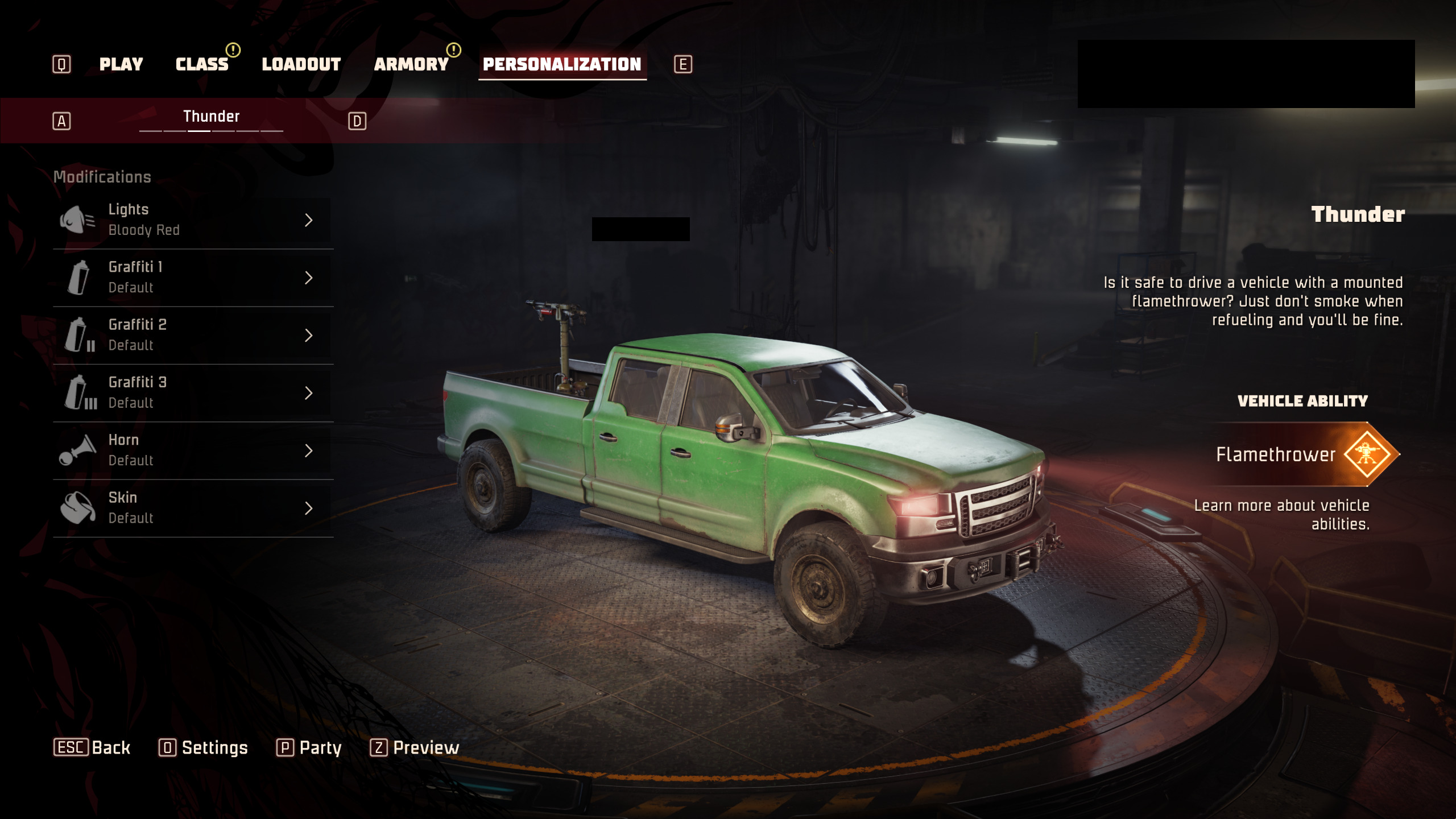The image size is (1456, 819).
Task: Go to the Loadout tab
Action: pos(301,64)
